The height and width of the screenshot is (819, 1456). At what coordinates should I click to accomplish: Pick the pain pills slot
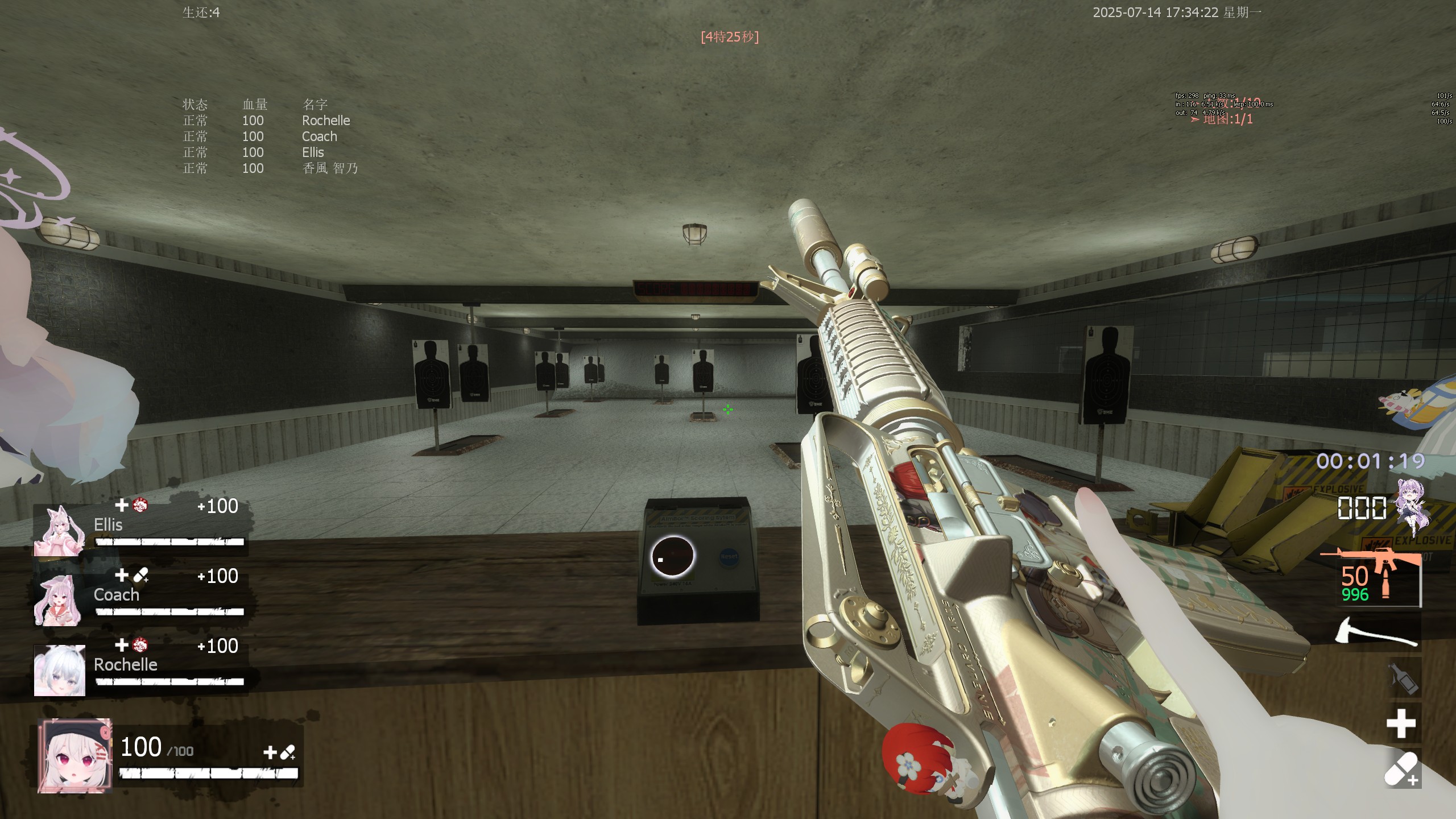point(1402,769)
